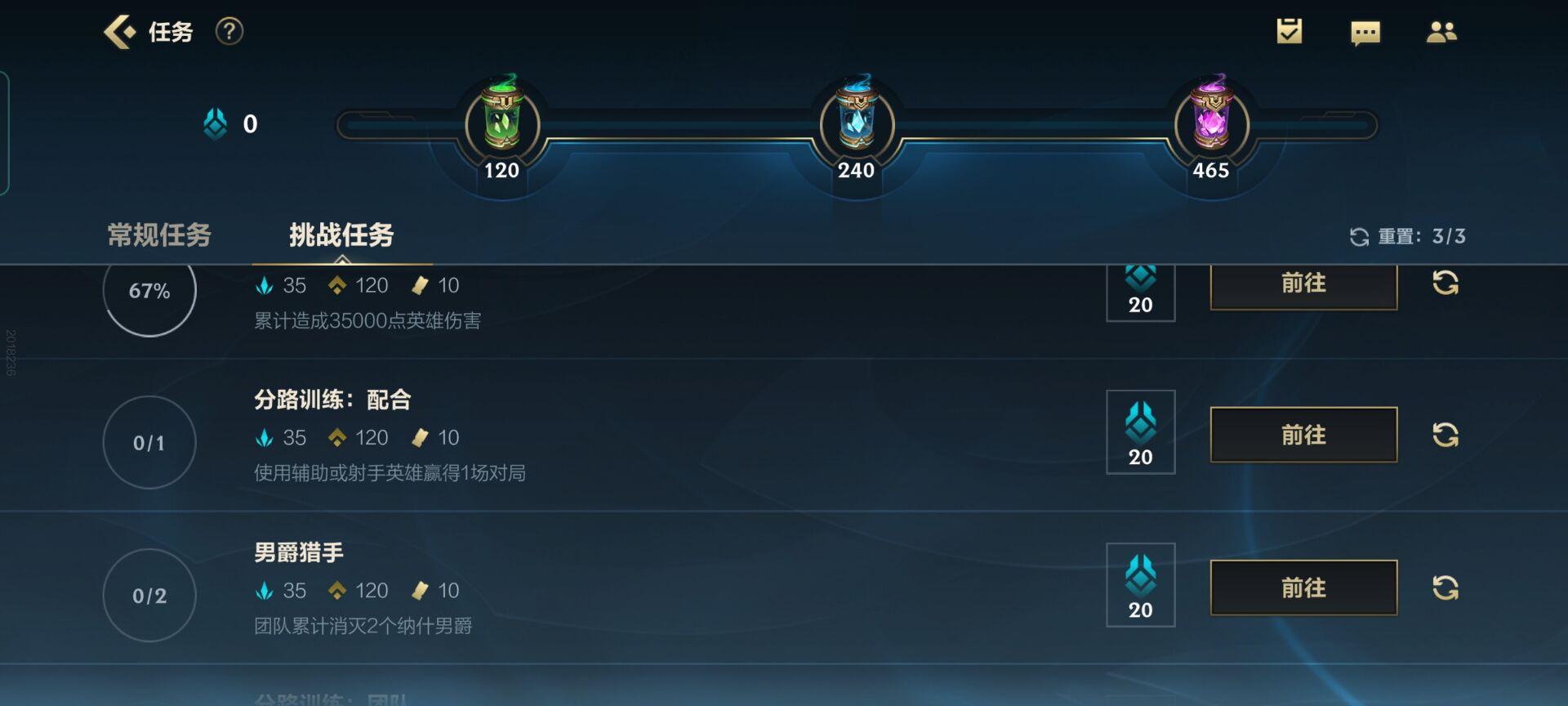This screenshot has width=1568, height=706.
Task: Refresh the 分路训练:配合 task
Action: [x=1445, y=435]
